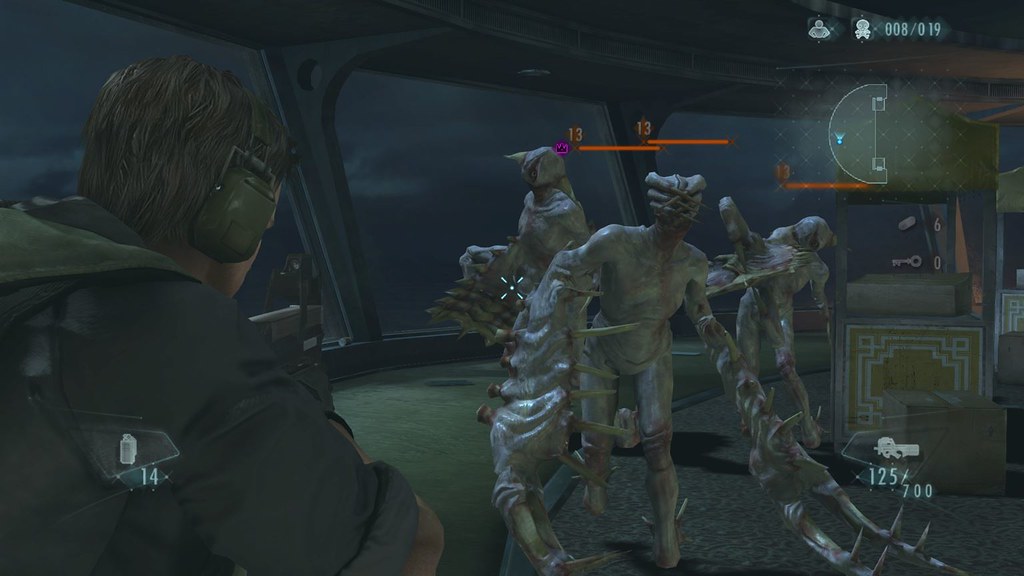
Task: Select the skull and crossbones kill icon
Action: [859, 29]
